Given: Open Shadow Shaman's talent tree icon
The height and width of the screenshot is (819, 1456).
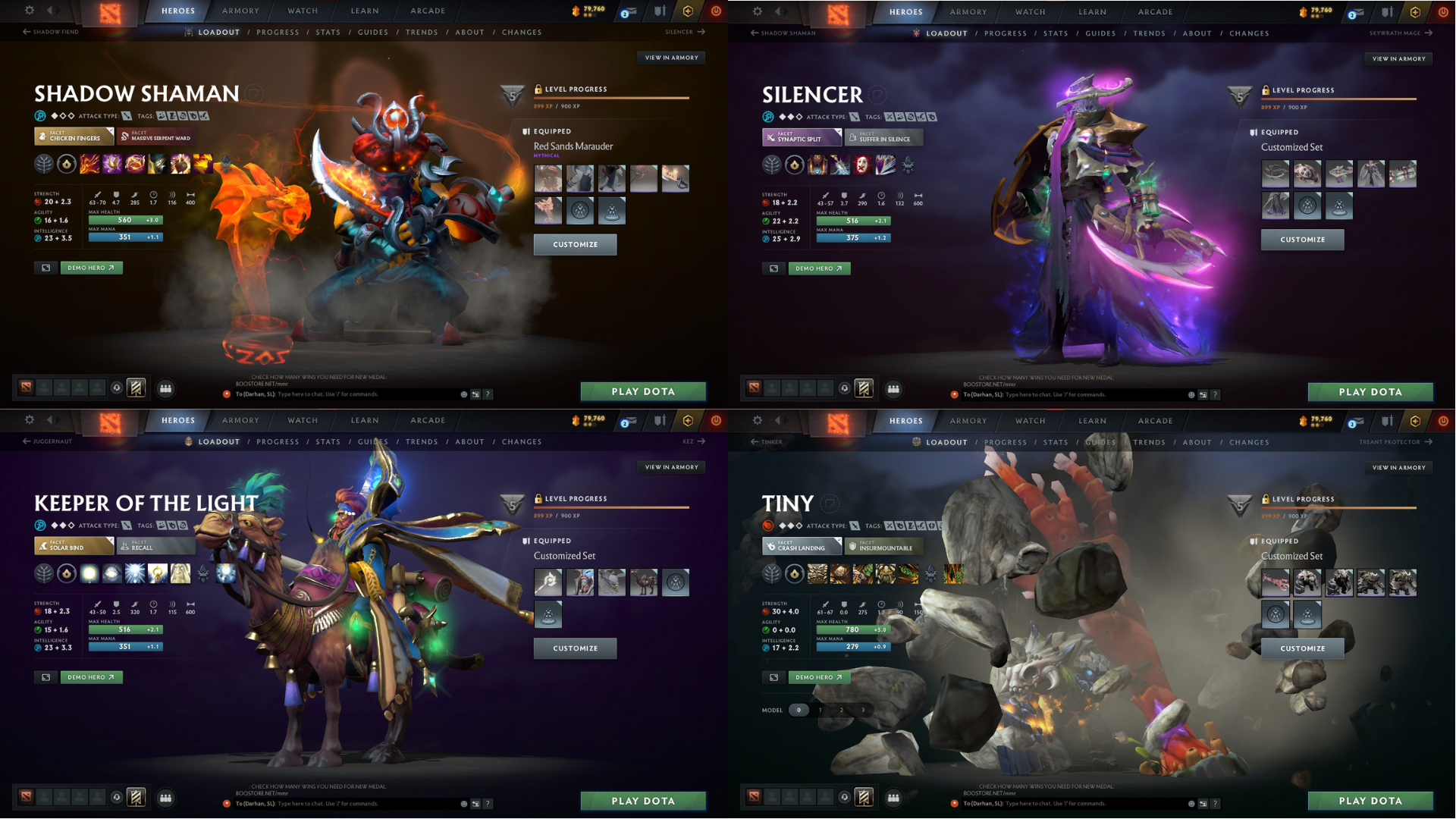Looking at the screenshot, I should pyautogui.click(x=44, y=164).
